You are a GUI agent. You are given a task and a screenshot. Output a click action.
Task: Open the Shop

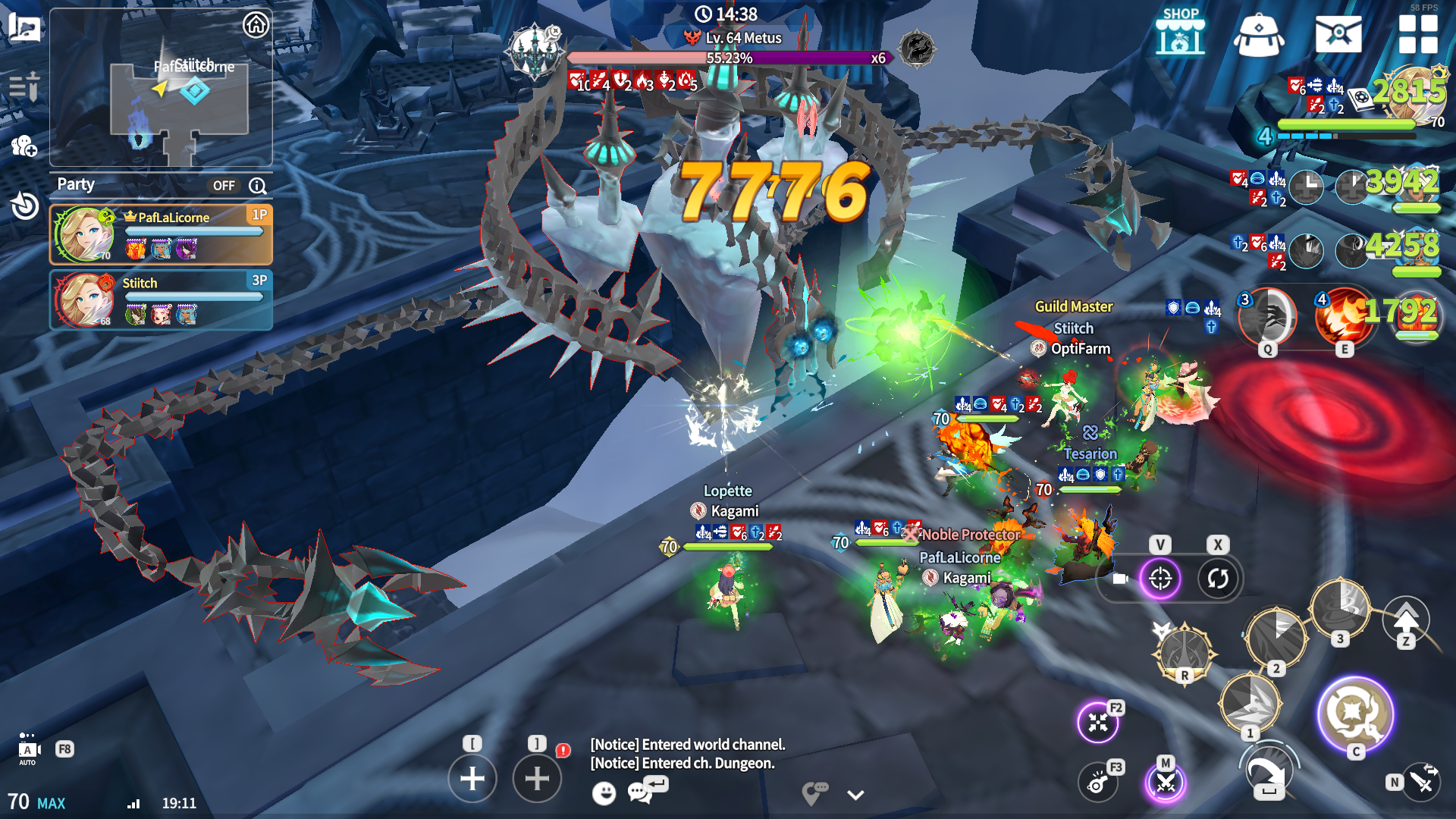[x=1180, y=32]
